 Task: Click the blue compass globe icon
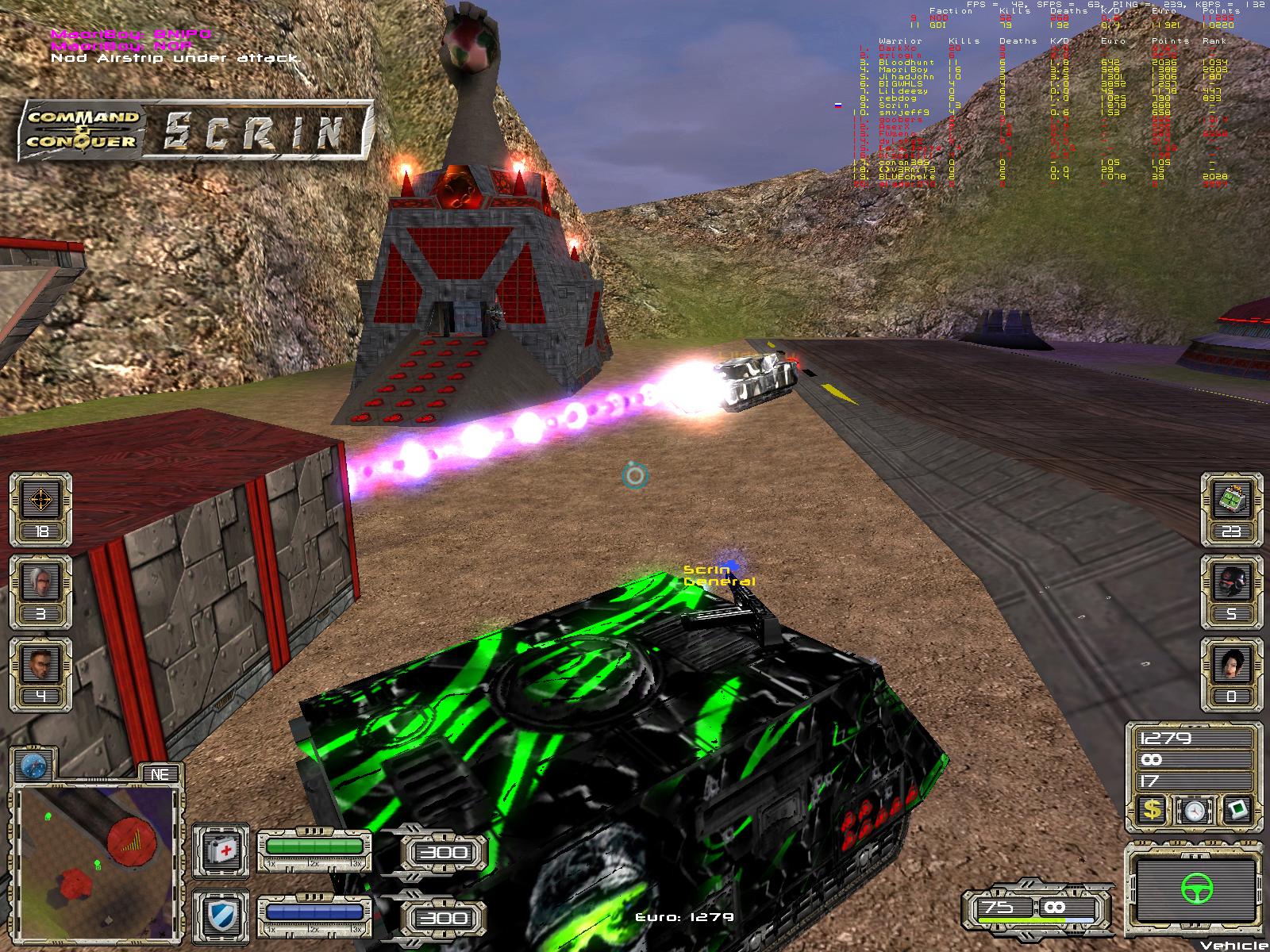[x=34, y=766]
